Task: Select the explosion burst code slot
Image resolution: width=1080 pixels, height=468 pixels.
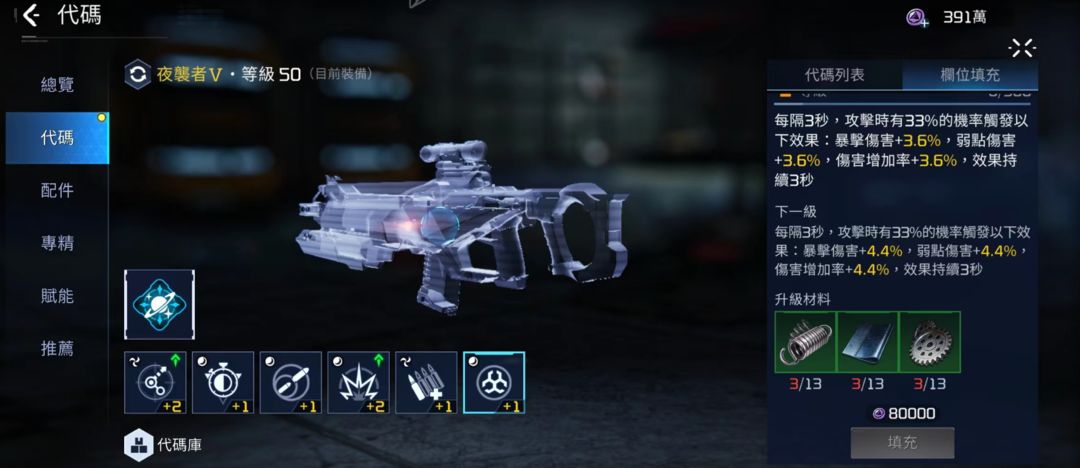Action: (359, 382)
